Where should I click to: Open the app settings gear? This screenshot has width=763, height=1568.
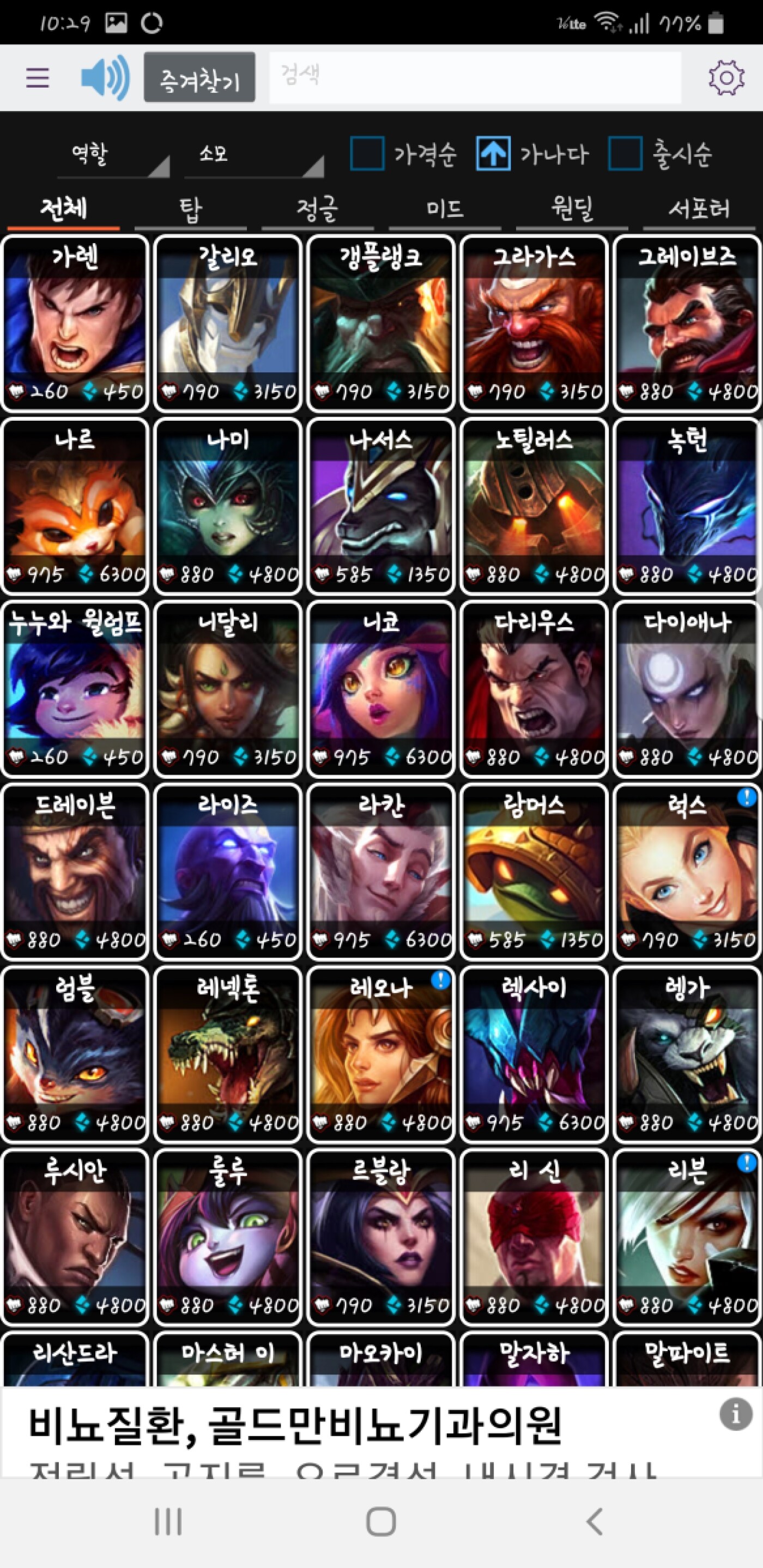click(726, 78)
